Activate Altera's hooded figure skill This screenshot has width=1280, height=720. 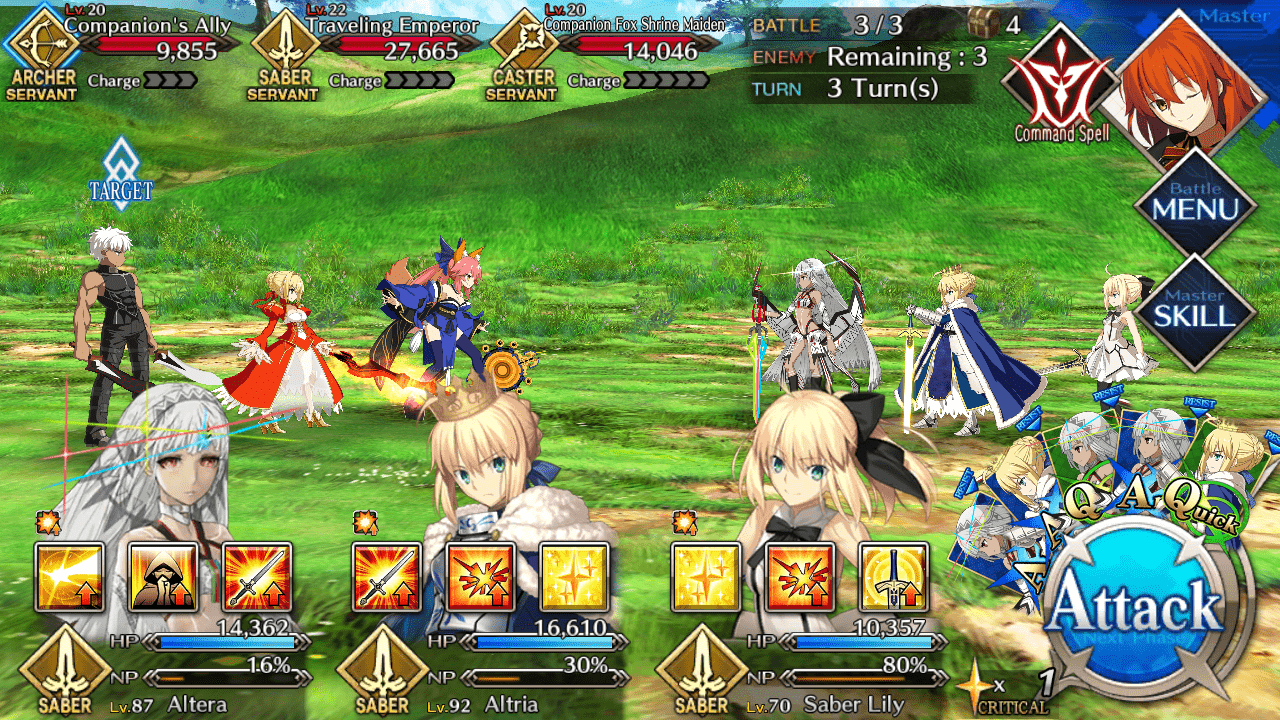tap(163, 577)
